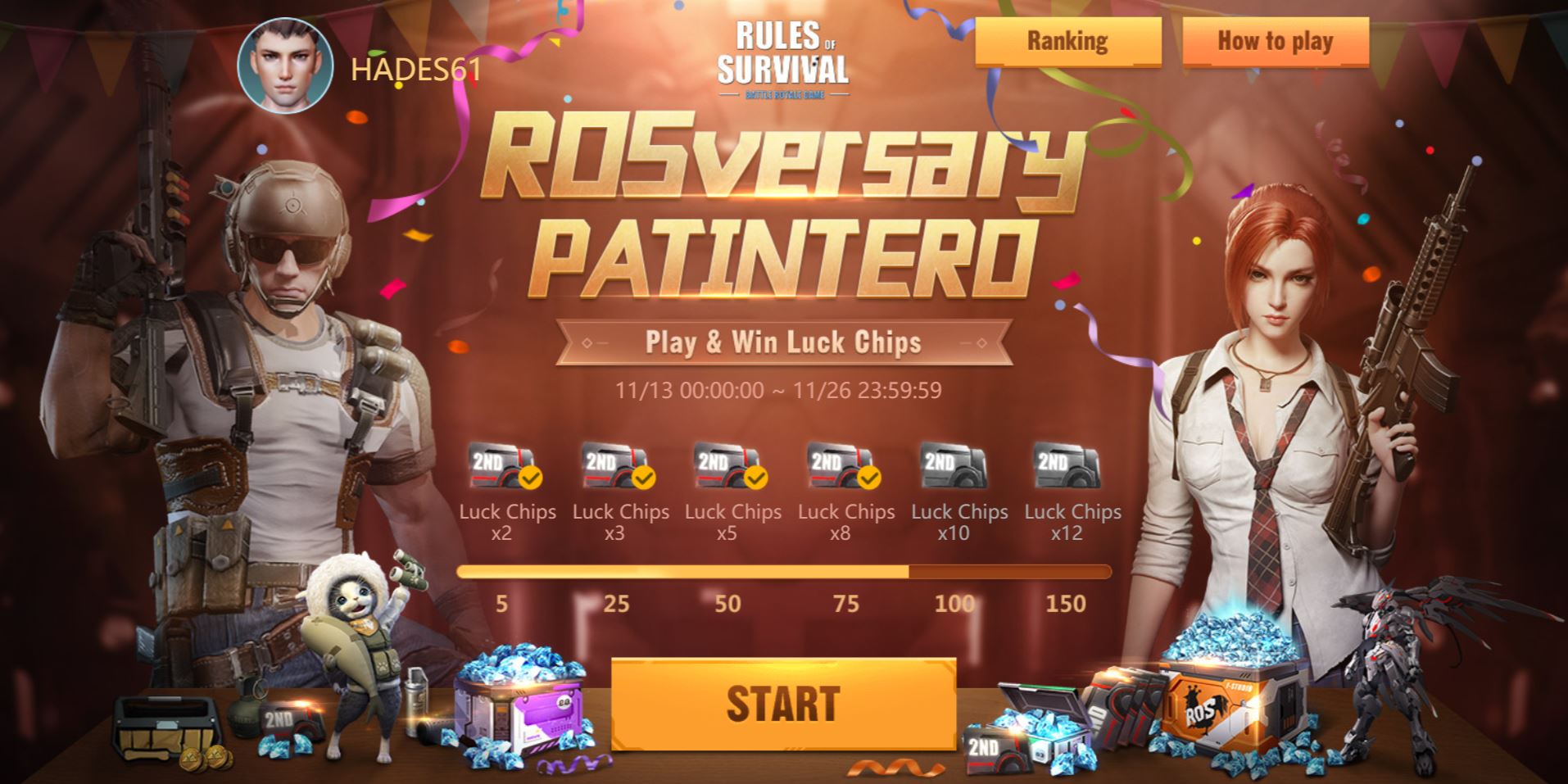Select the 150 chips milestone marker
The image size is (1568, 784).
[x=1066, y=604]
